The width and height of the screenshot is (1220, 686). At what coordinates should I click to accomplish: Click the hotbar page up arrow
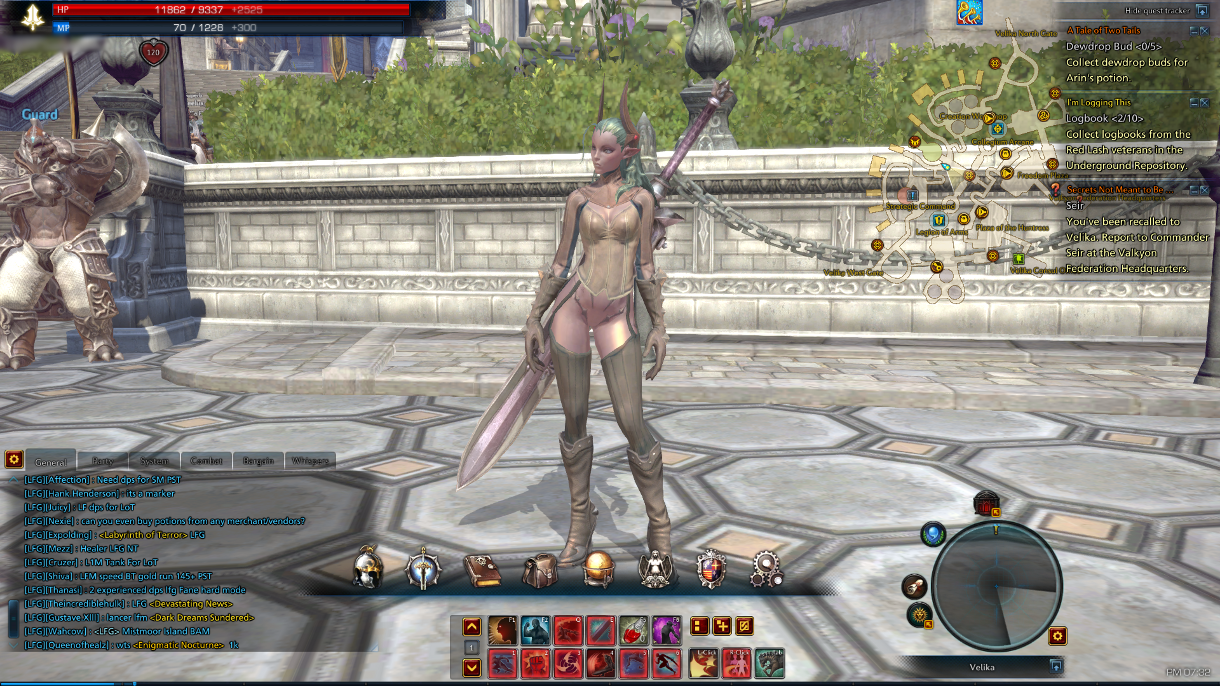(472, 627)
